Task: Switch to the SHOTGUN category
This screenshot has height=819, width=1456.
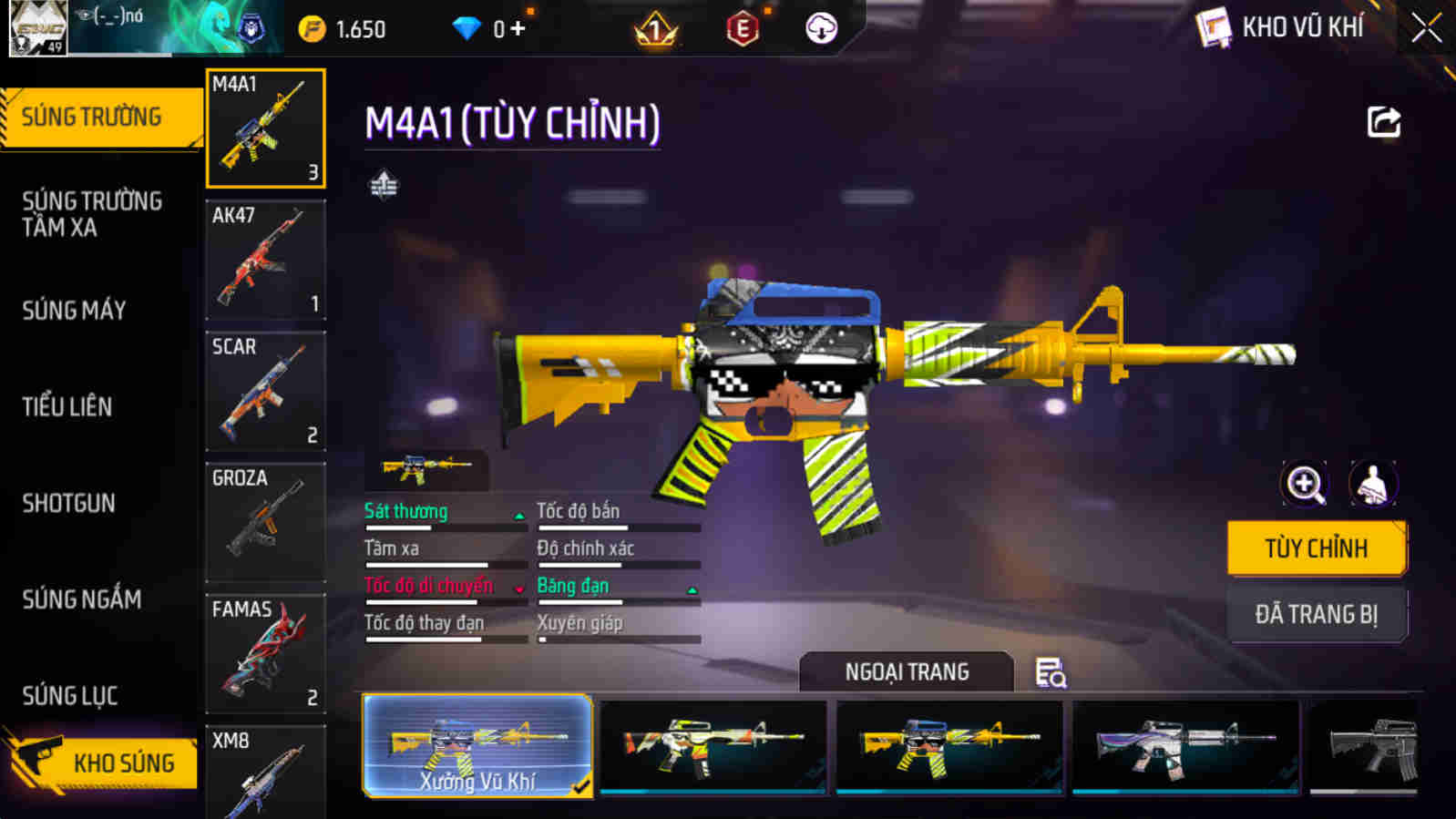Action: [x=68, y=503]
